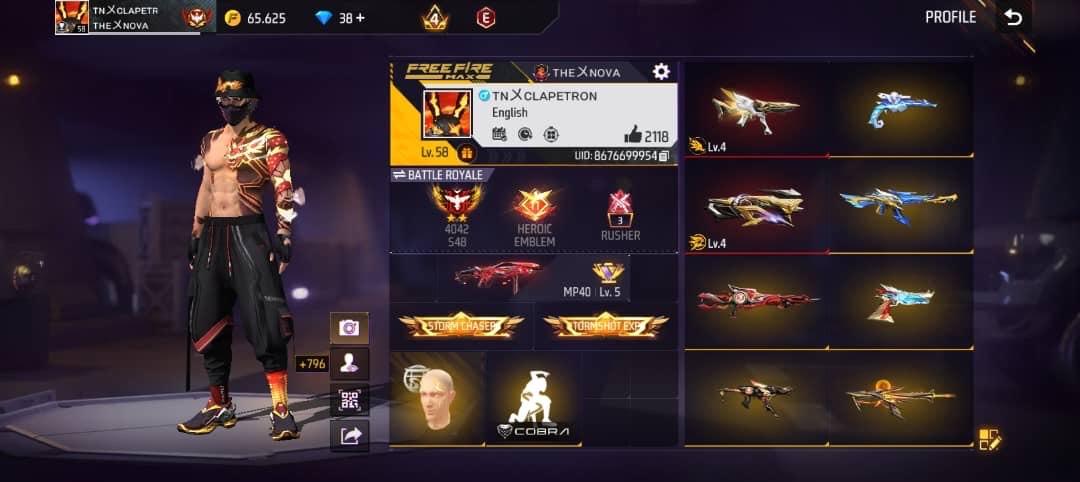Go back using the return arrow

(x=1014, y=17)
